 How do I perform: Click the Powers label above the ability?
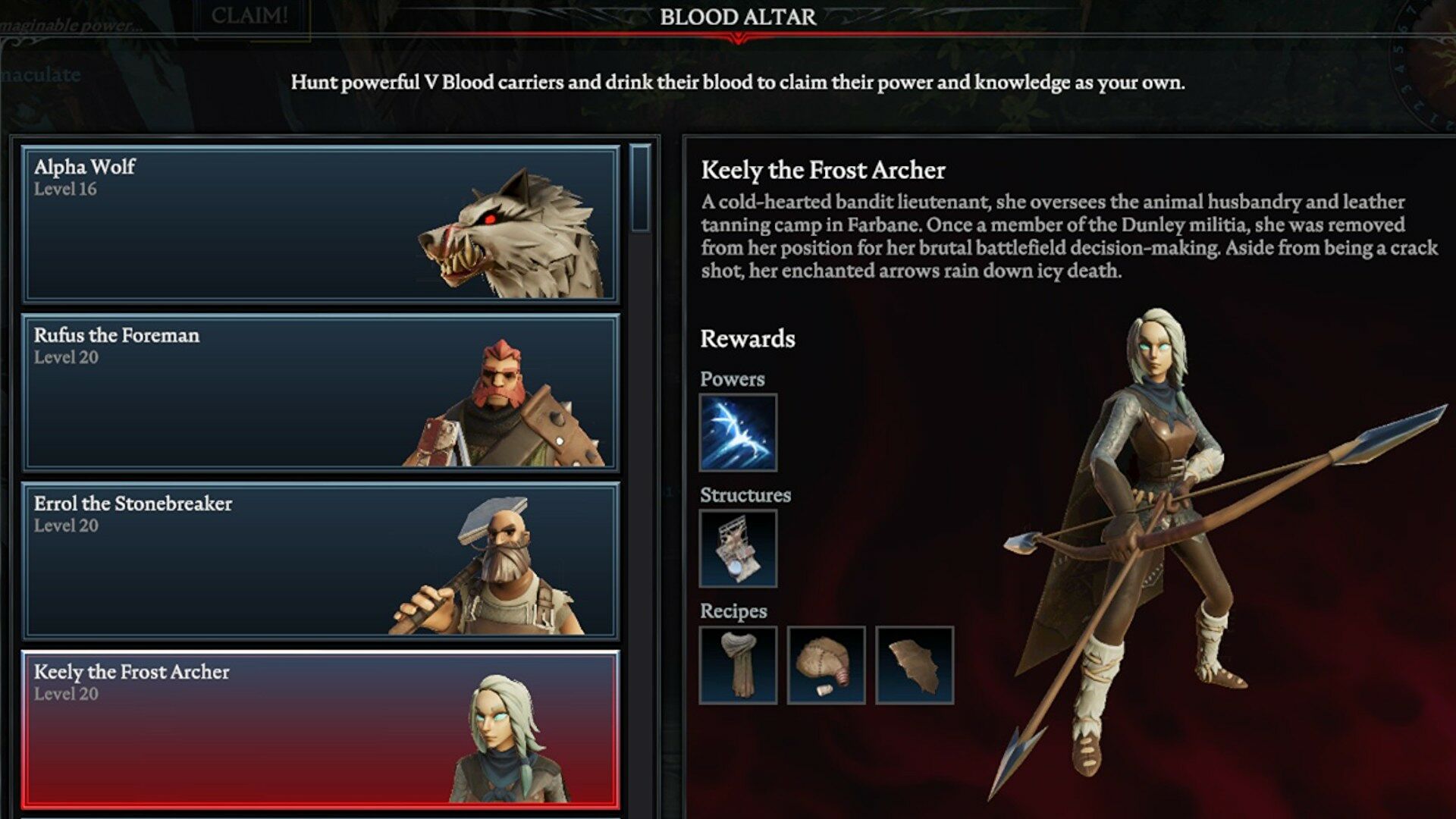click(733, 378)
